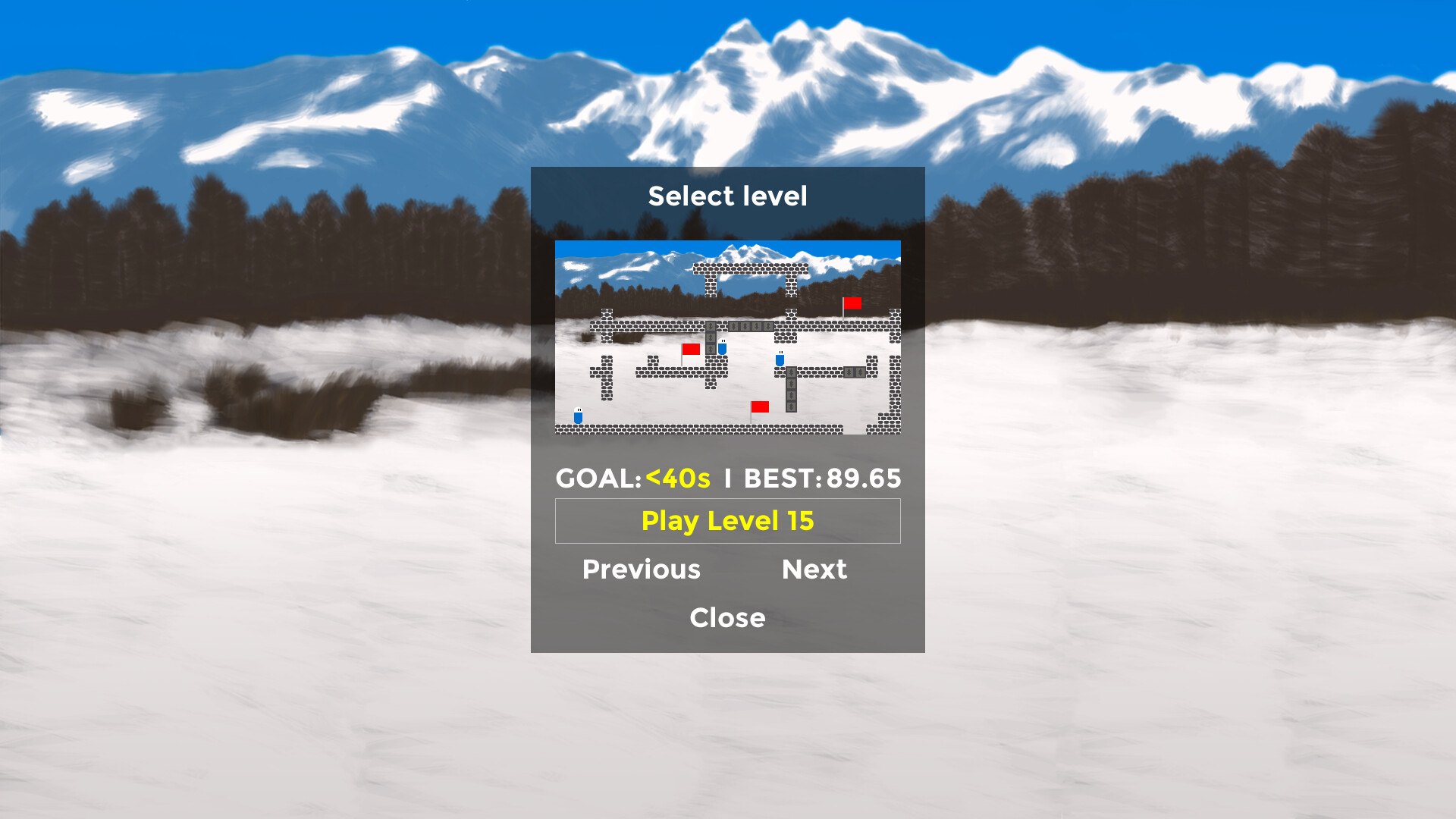Click Previous to view the previous level
The width and height of the screenshot is (1456, 819).
[641, 569]
